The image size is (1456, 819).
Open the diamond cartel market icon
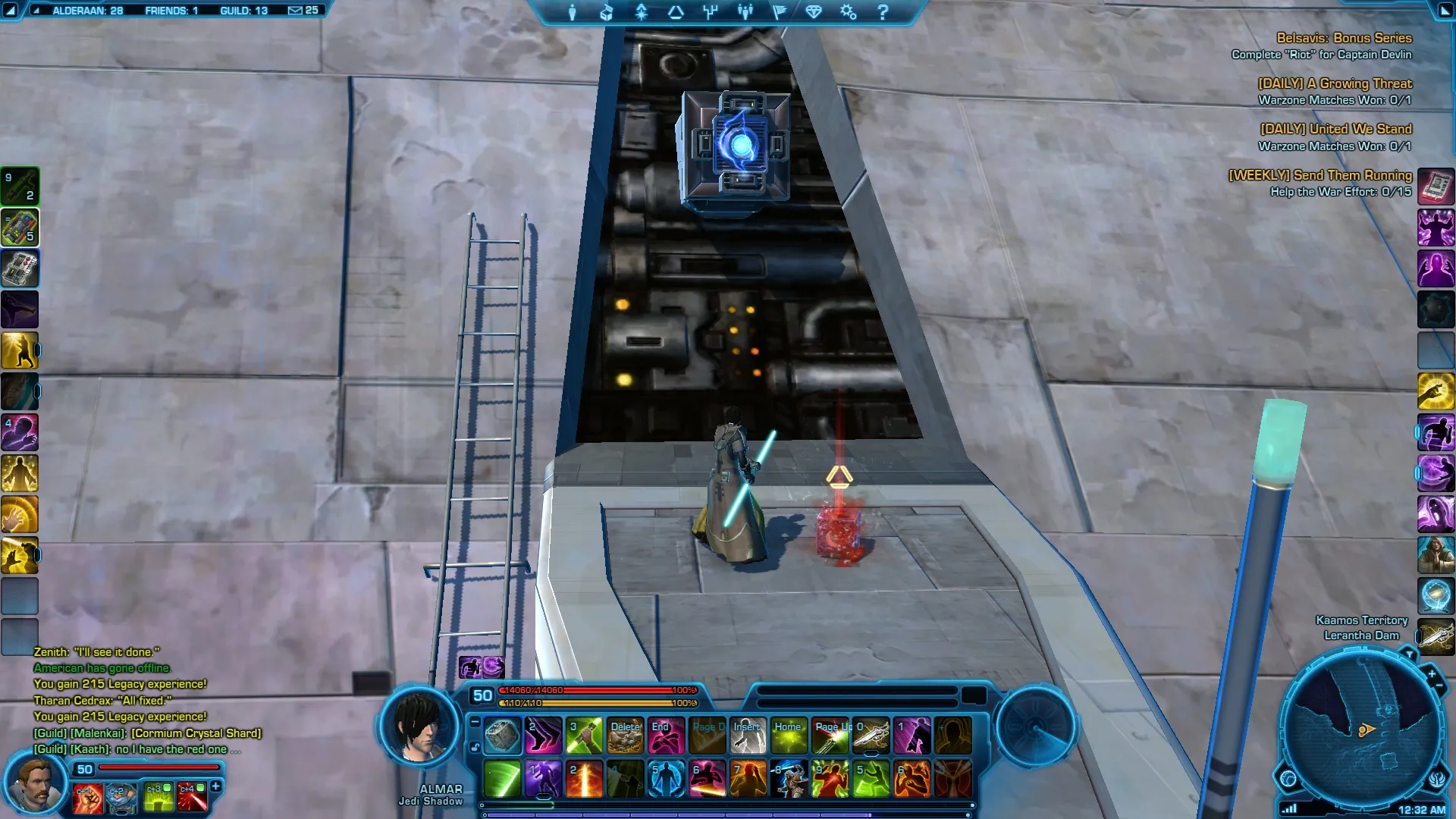814,12
